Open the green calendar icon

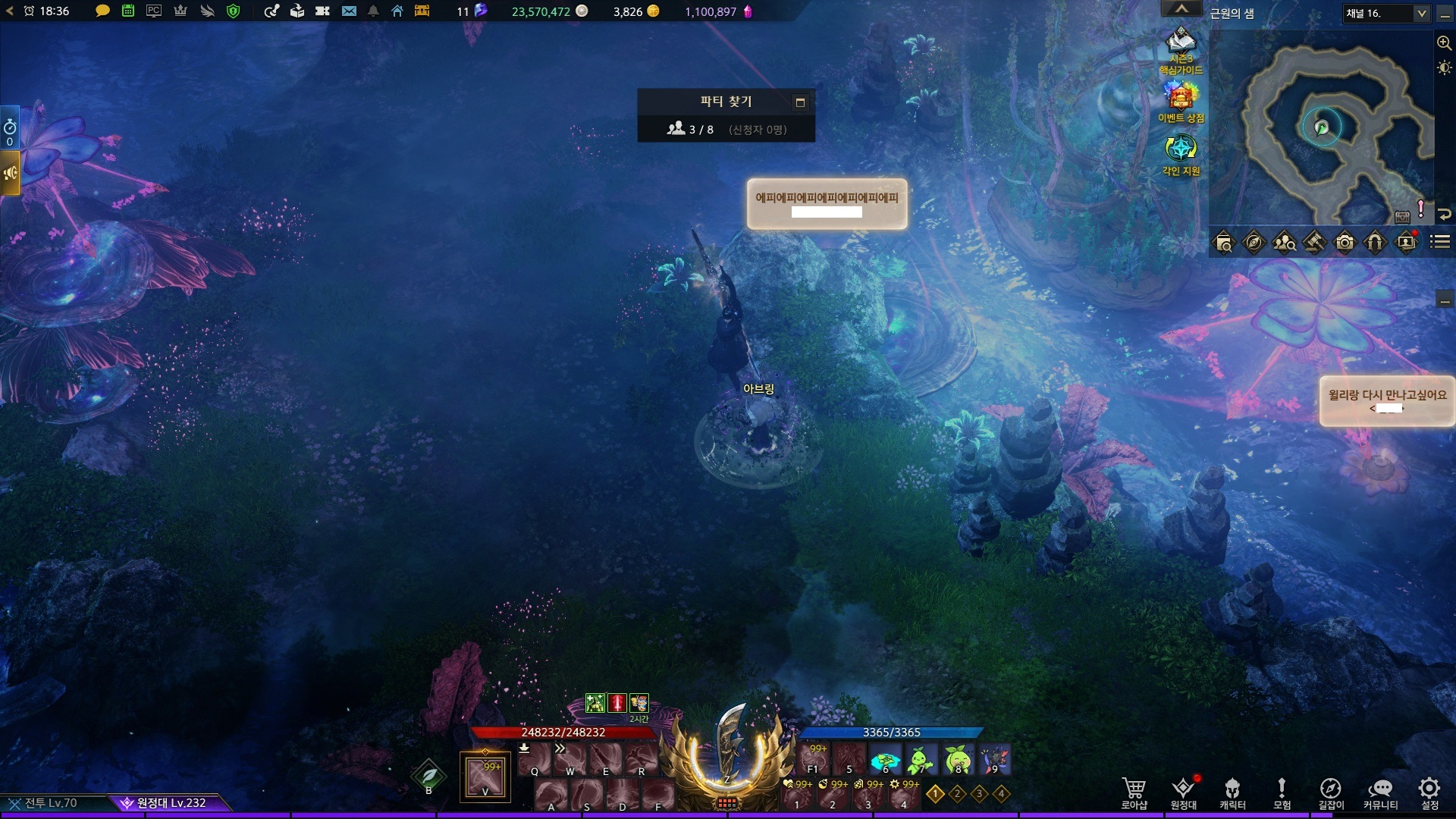click(x=128, y=11)
